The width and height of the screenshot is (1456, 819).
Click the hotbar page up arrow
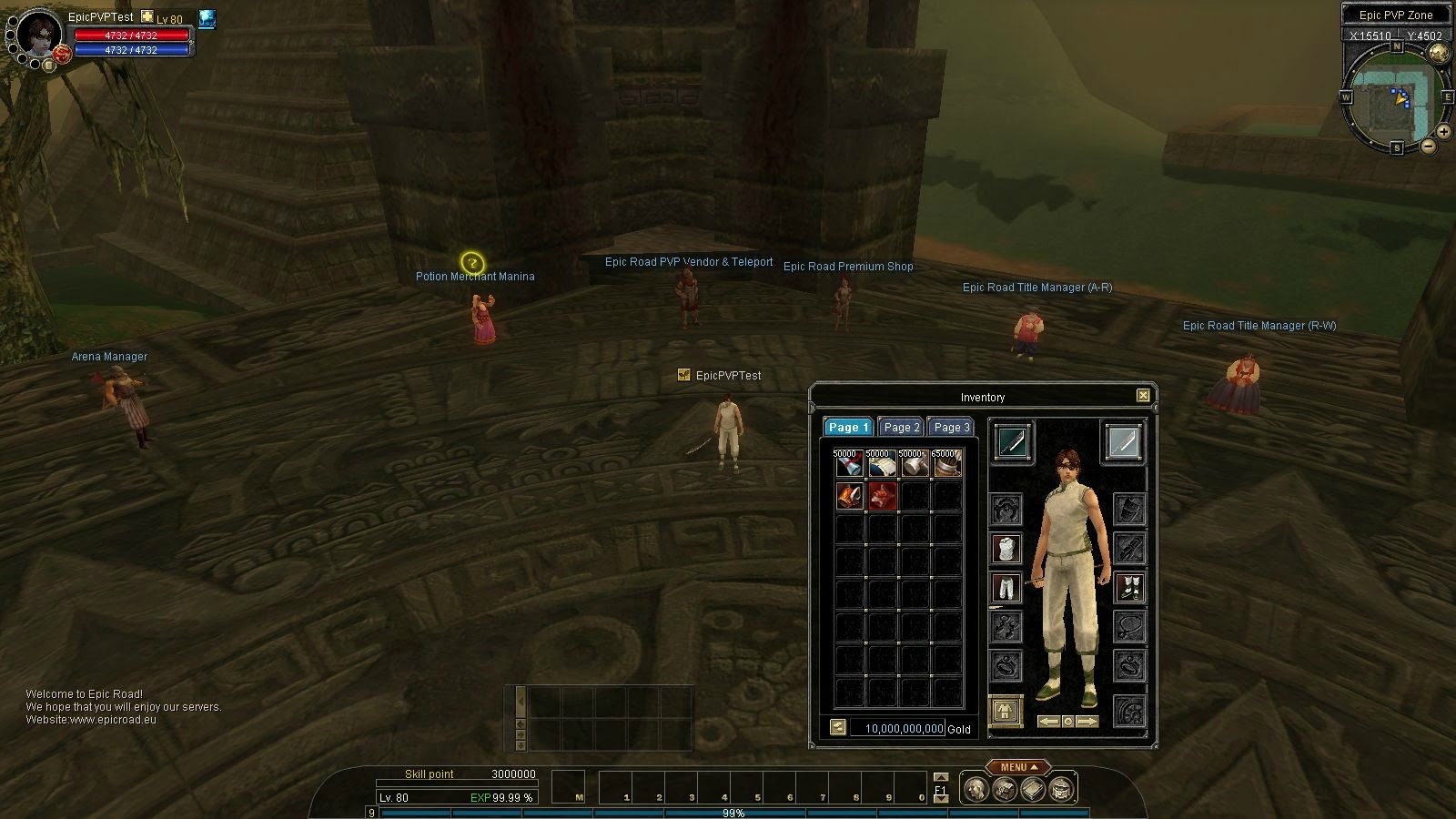click(941, 777)
